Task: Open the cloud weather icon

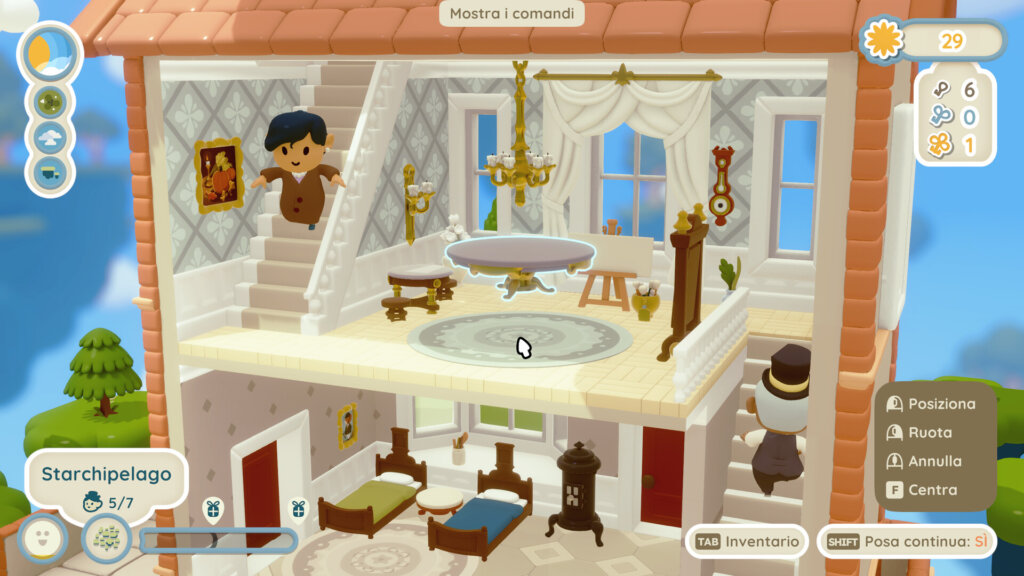Action: pos(50,137)
